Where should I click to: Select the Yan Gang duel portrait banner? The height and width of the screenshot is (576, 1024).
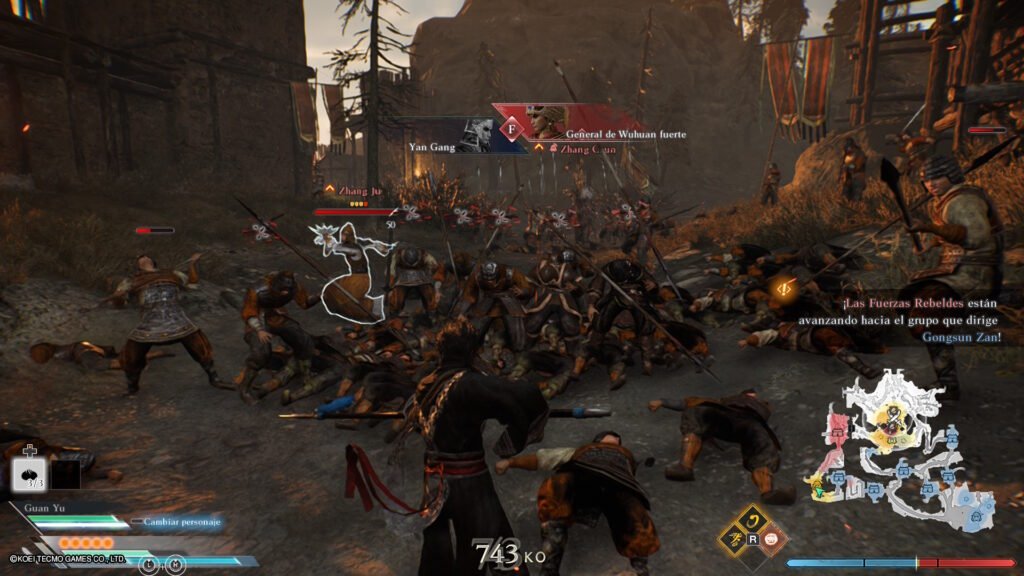point(474,135)
